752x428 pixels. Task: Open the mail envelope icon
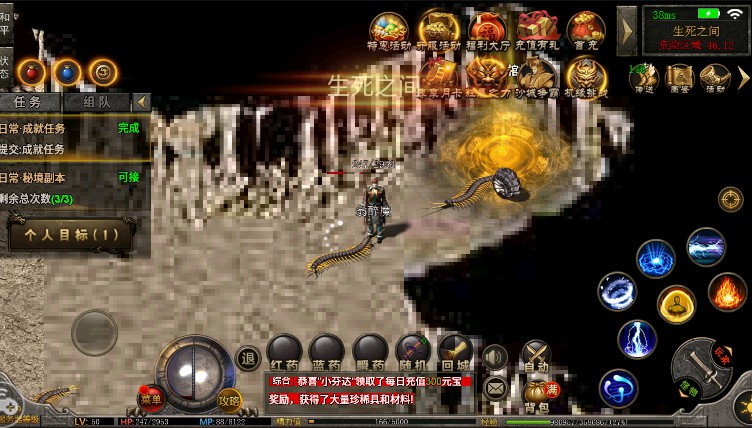(x=494, y=386)
